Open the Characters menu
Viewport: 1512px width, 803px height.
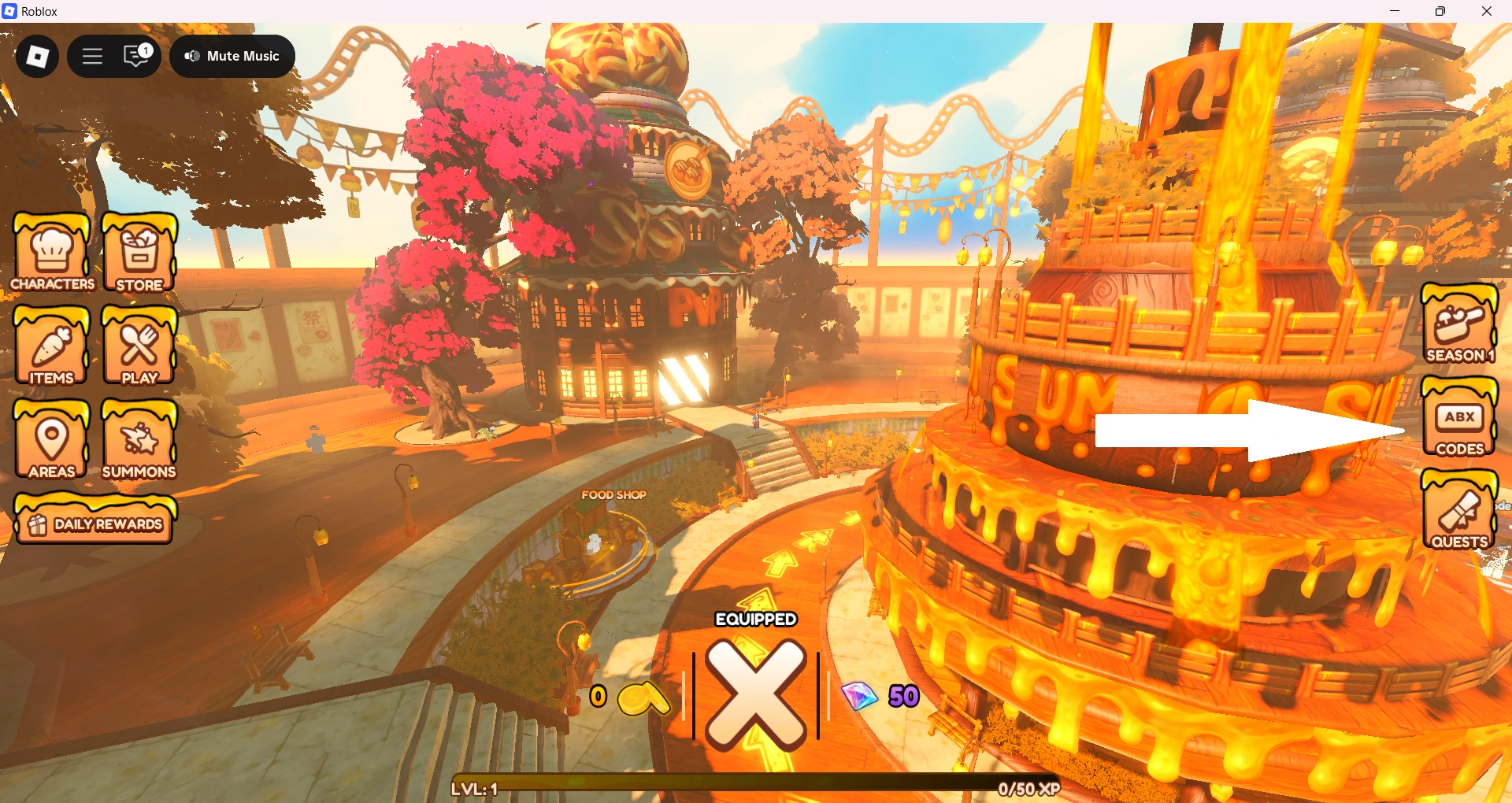click(52, 253)
